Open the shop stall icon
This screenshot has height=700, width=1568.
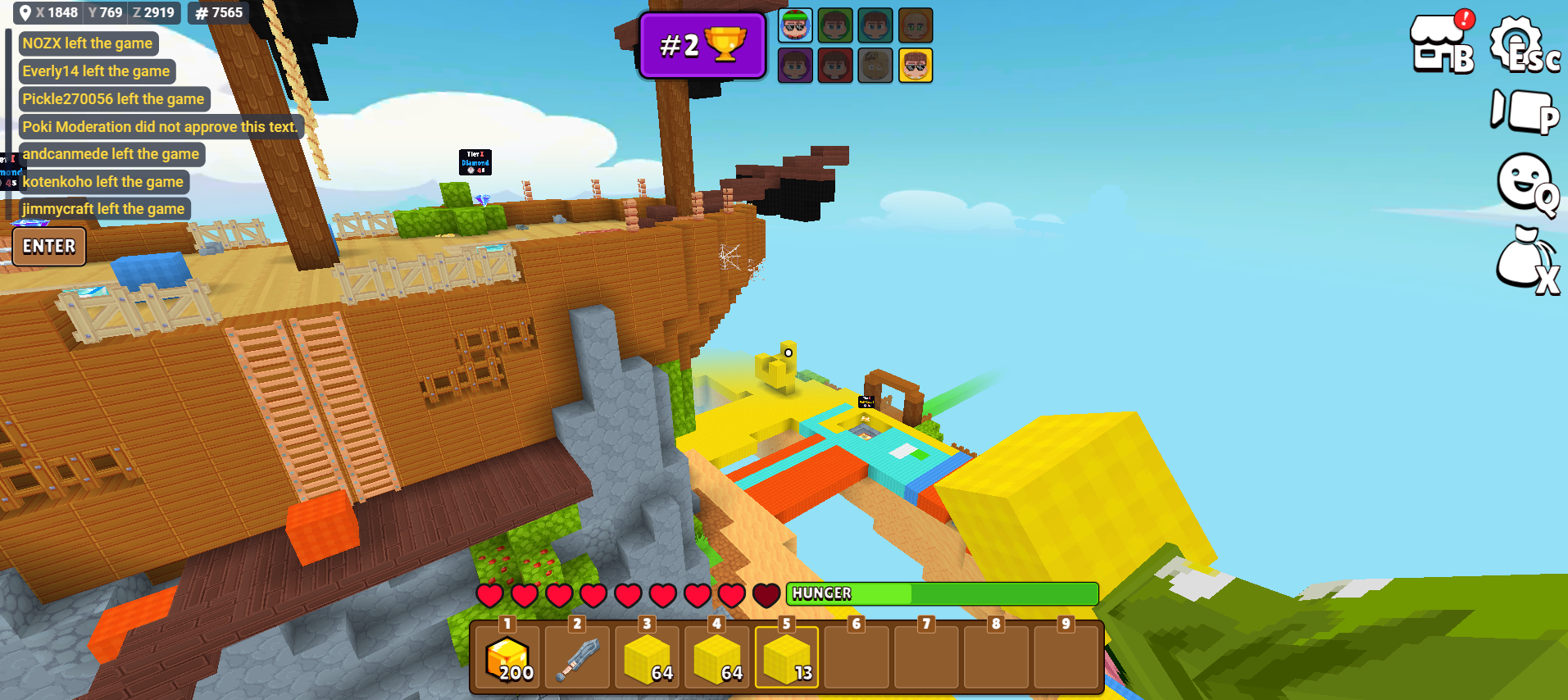tap(1440, 43)
